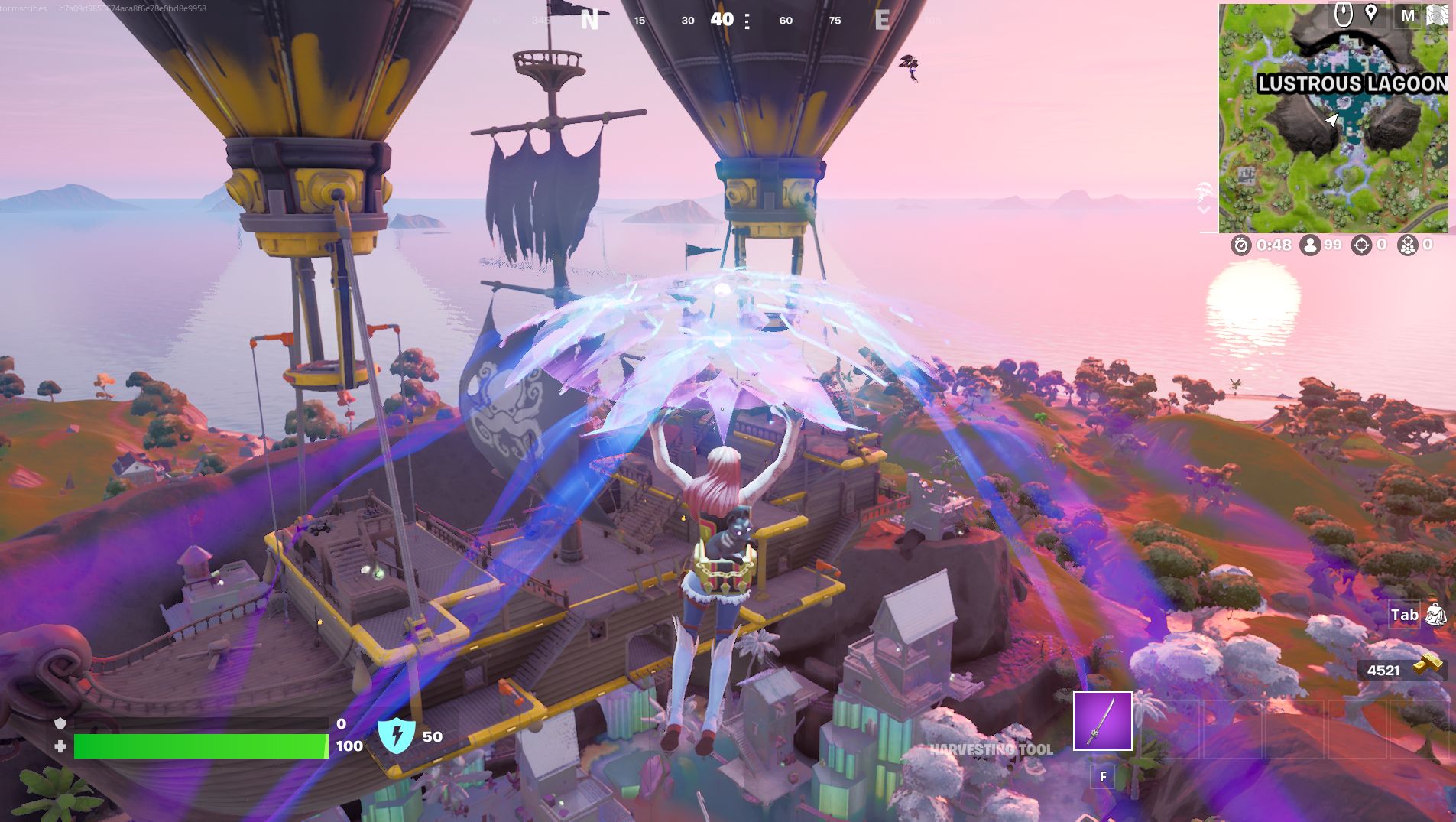Screen dimensions: 1456x822
Task: Click the mouse indicator above the minimap
Action: pos(1343,15)
